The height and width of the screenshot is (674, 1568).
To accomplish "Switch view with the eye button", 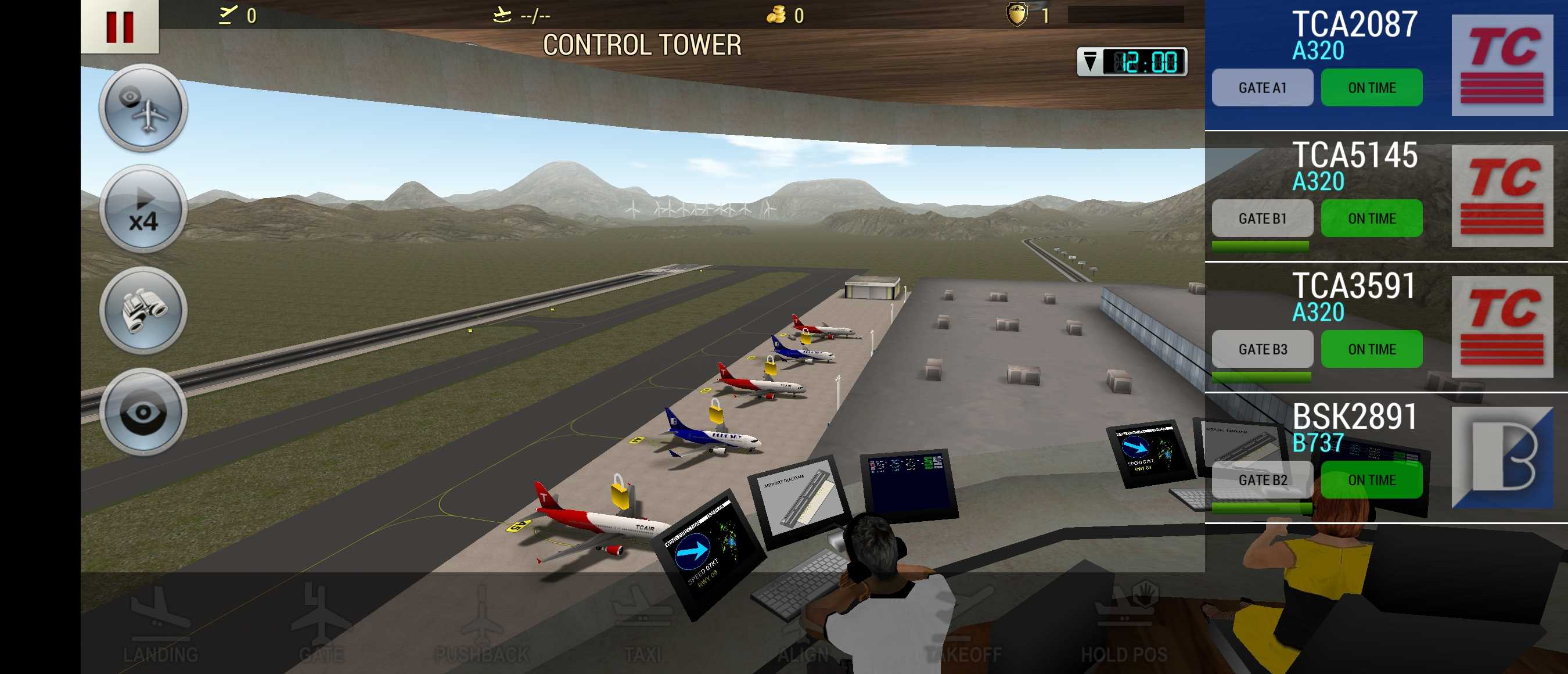I will pos(143,412).
